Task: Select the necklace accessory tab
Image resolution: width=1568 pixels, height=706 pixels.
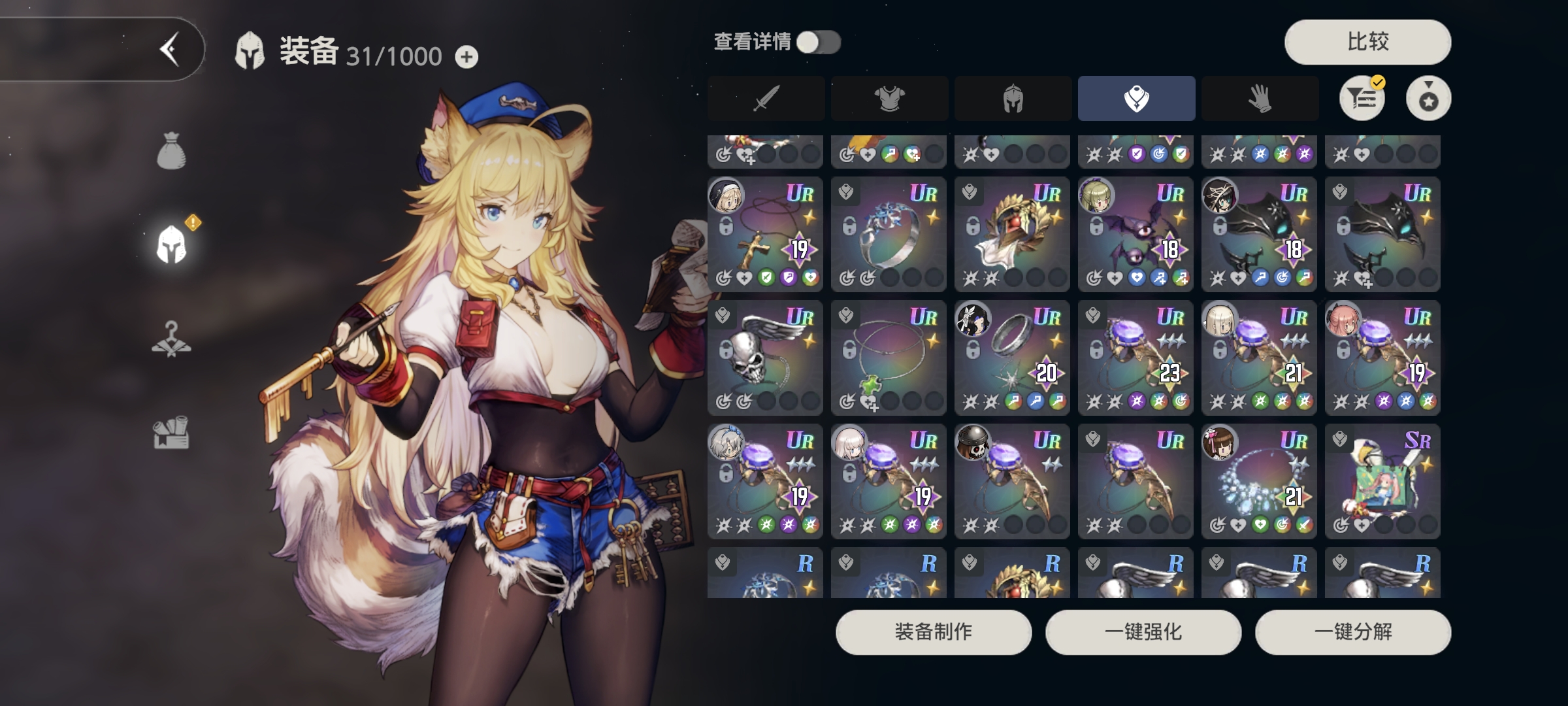Action: point(1136,99)
